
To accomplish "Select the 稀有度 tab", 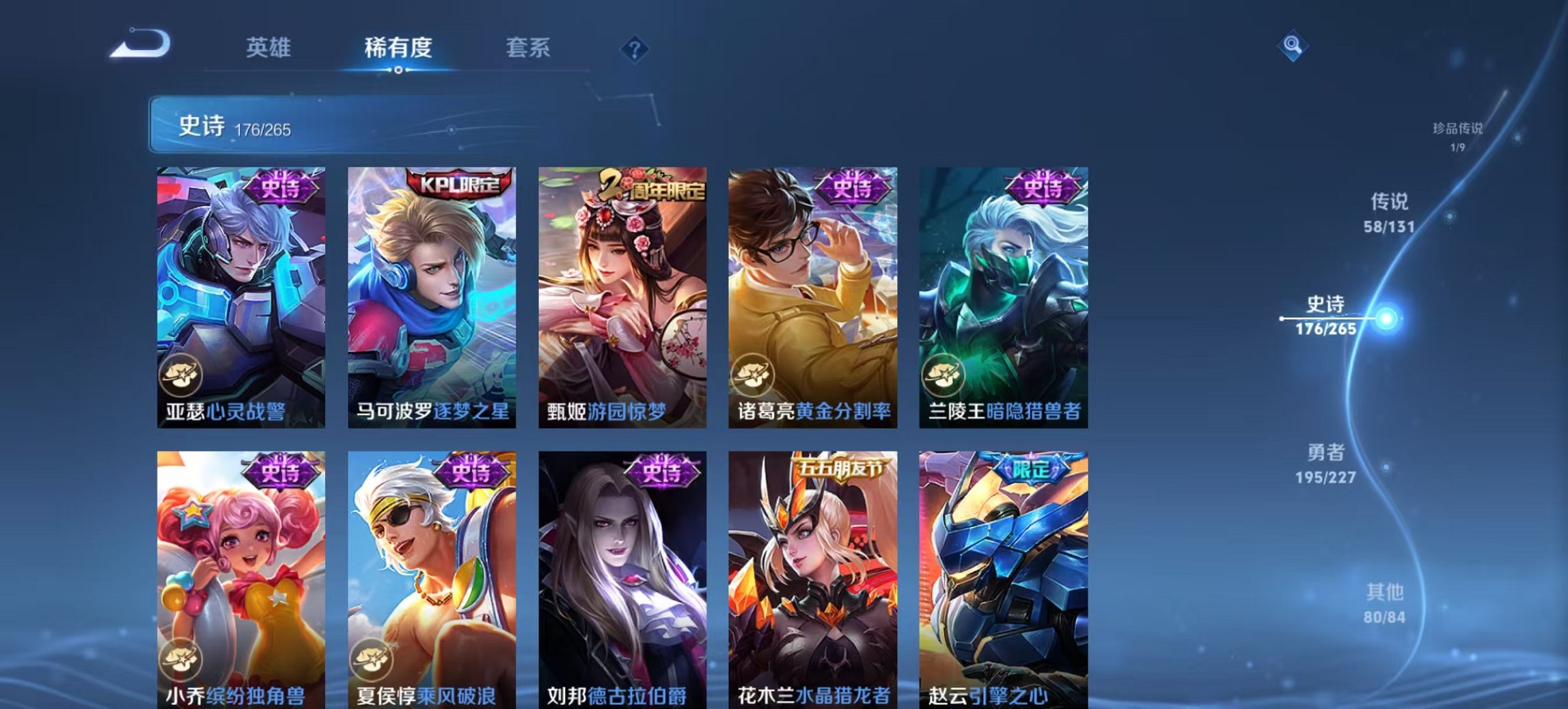I will (400, 49).
